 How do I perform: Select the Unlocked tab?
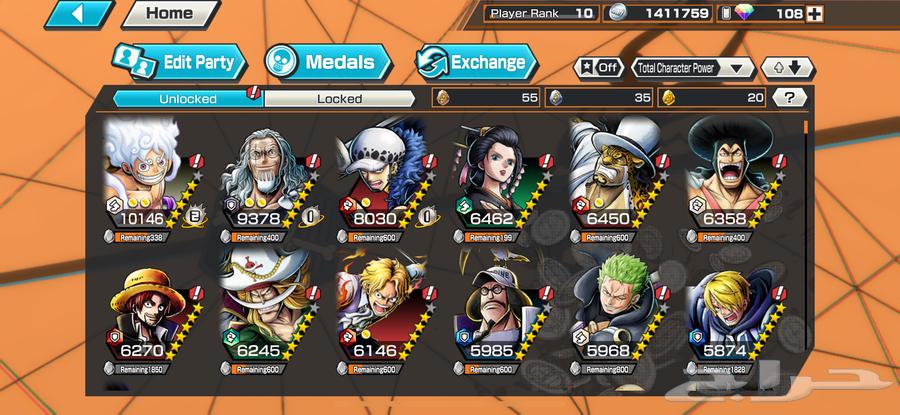click(187, 98)
